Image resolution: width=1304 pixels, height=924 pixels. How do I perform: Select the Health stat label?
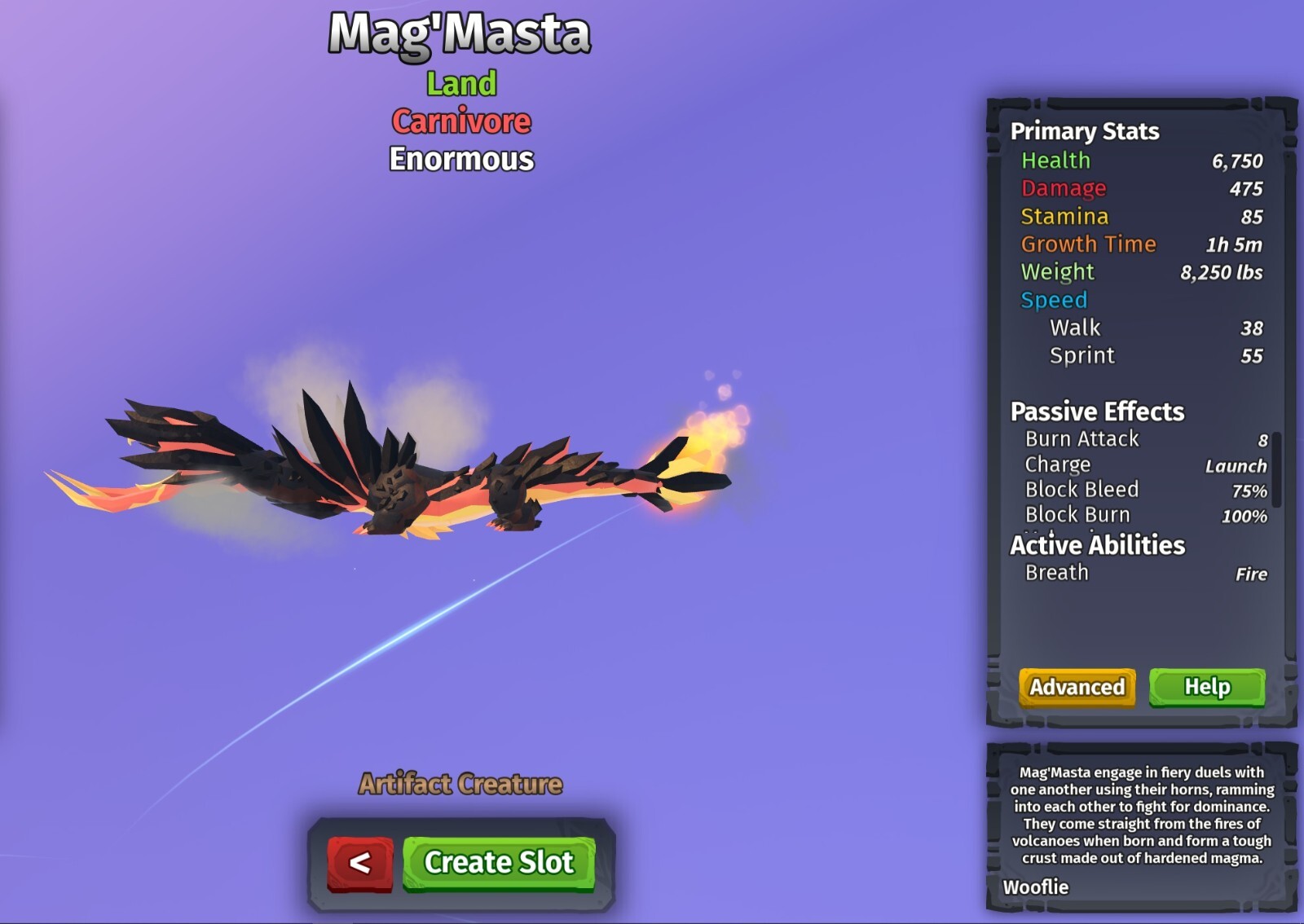coord(1057,161)
